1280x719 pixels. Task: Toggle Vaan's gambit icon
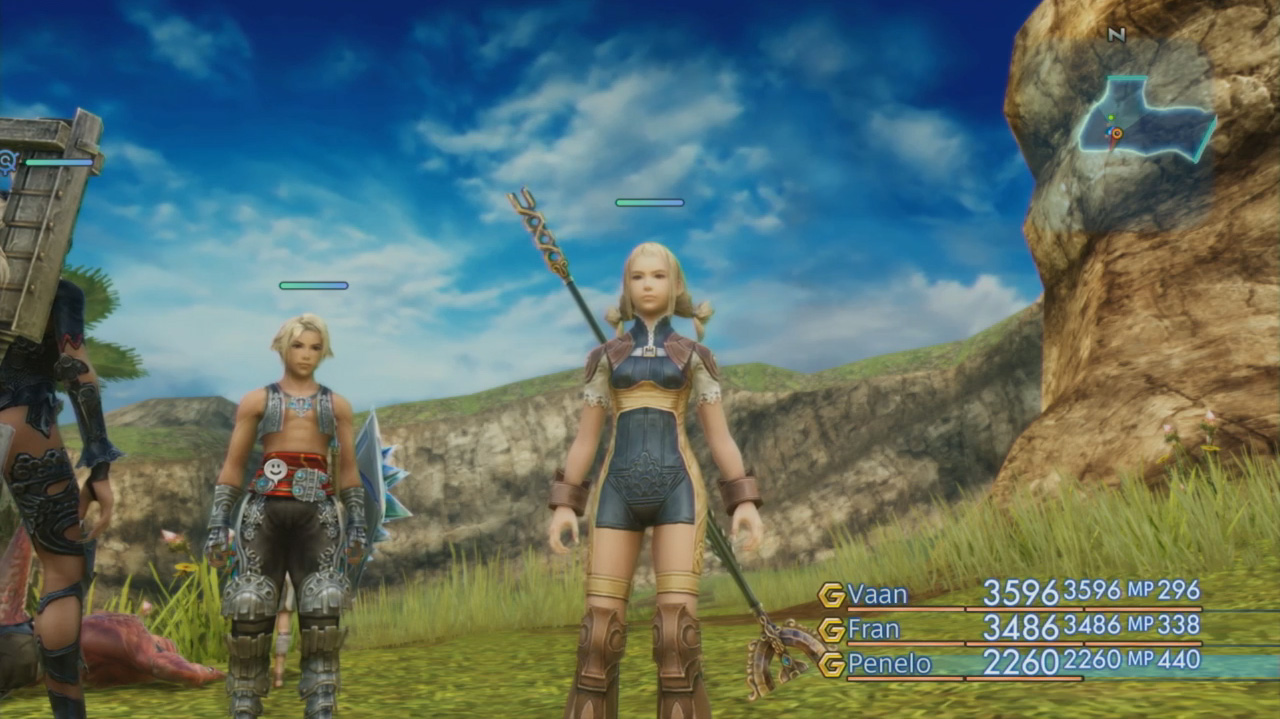pyautogui.click(x=831, y=595)
